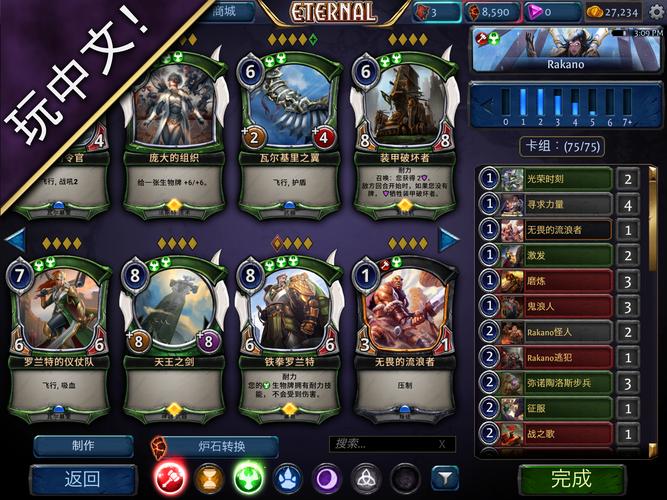This screenshot has width=667, height=500.
Task: Toggle the hourglass Time faction filter
Action: tap(209, 478)
